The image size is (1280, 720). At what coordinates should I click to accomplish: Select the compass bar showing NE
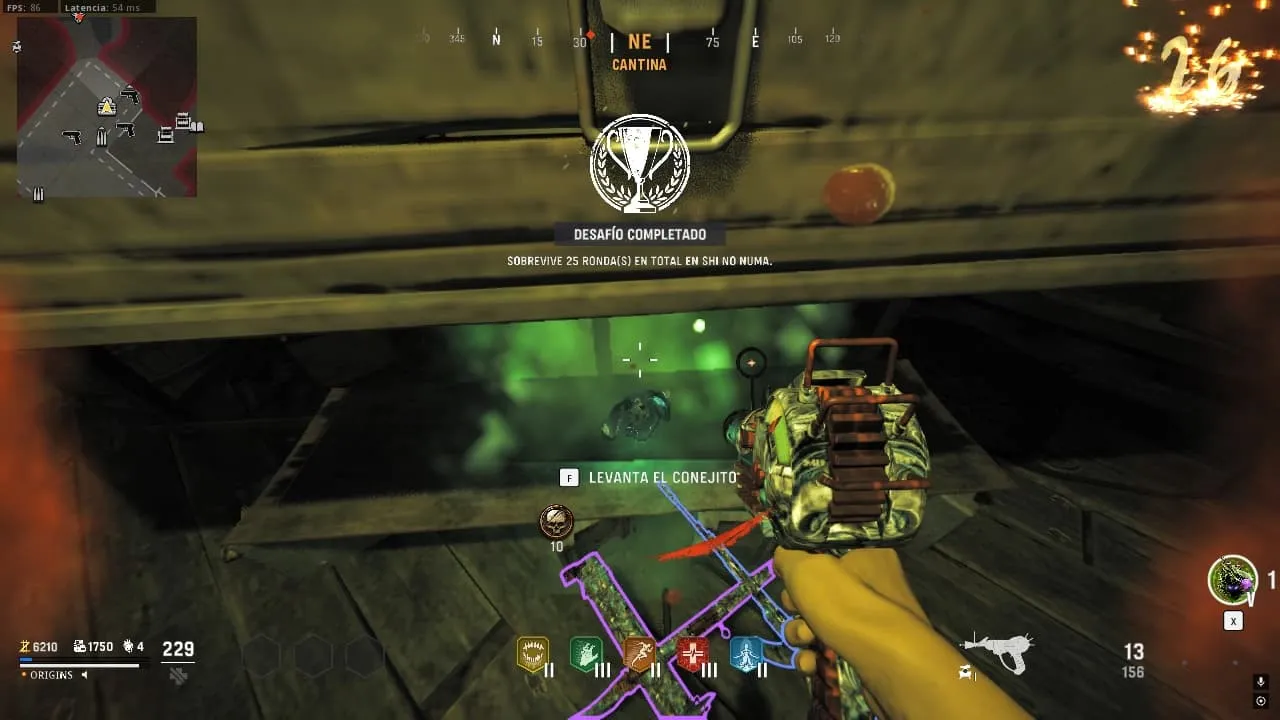coord(639,41)
